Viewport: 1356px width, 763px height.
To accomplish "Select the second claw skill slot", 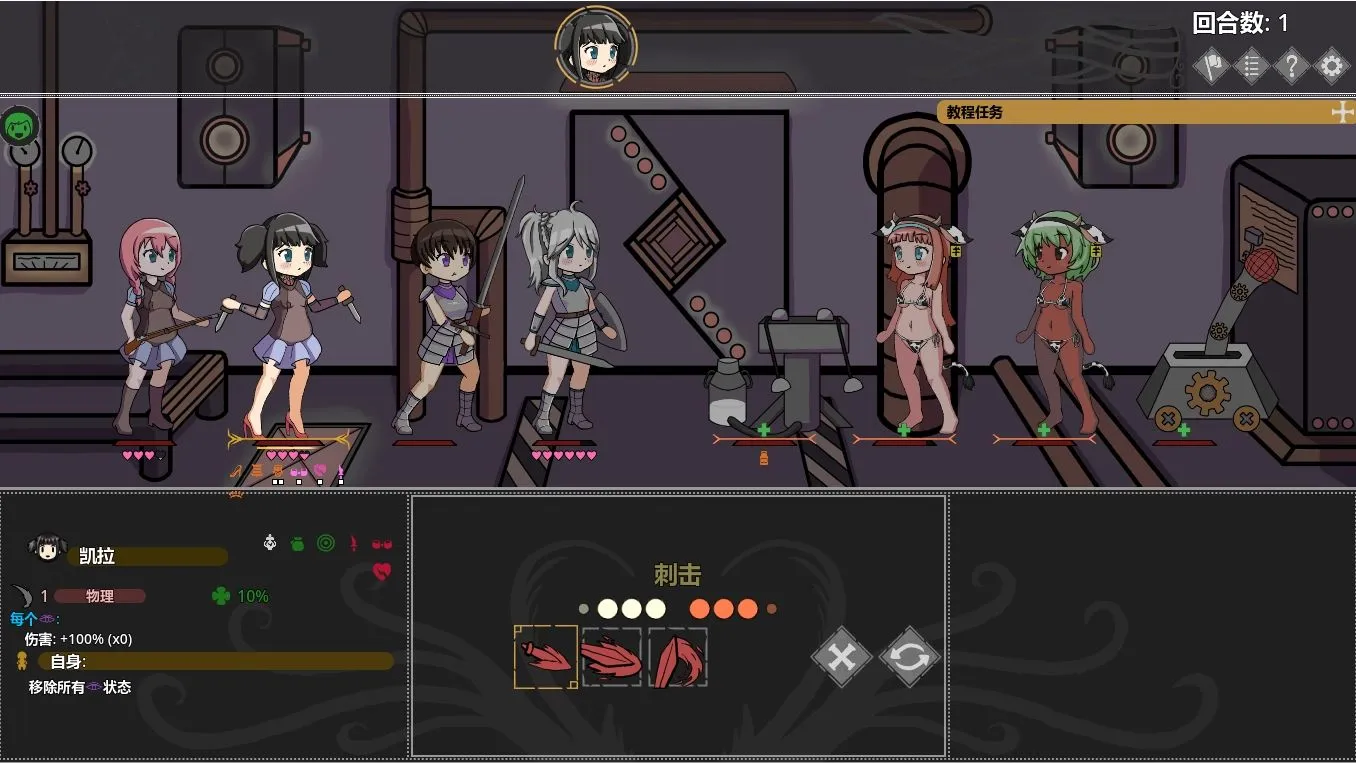I will pyautogui.click(x=611, y=657).
